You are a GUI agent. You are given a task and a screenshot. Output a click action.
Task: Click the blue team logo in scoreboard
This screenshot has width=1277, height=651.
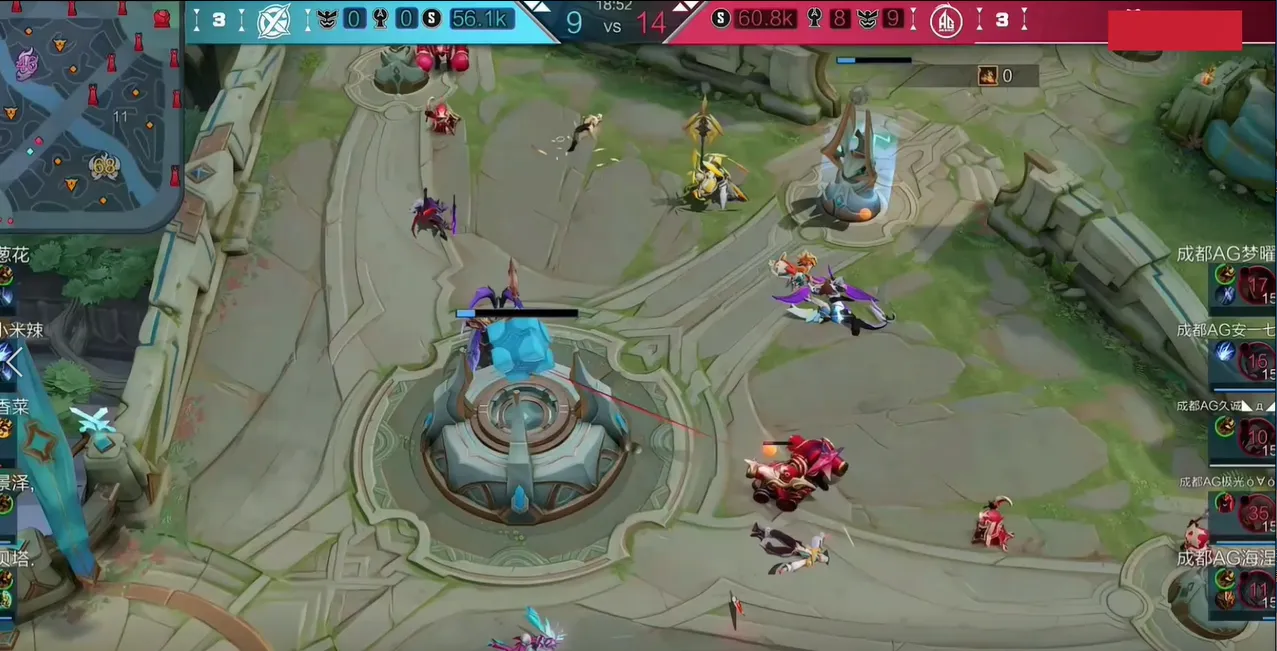274,21
